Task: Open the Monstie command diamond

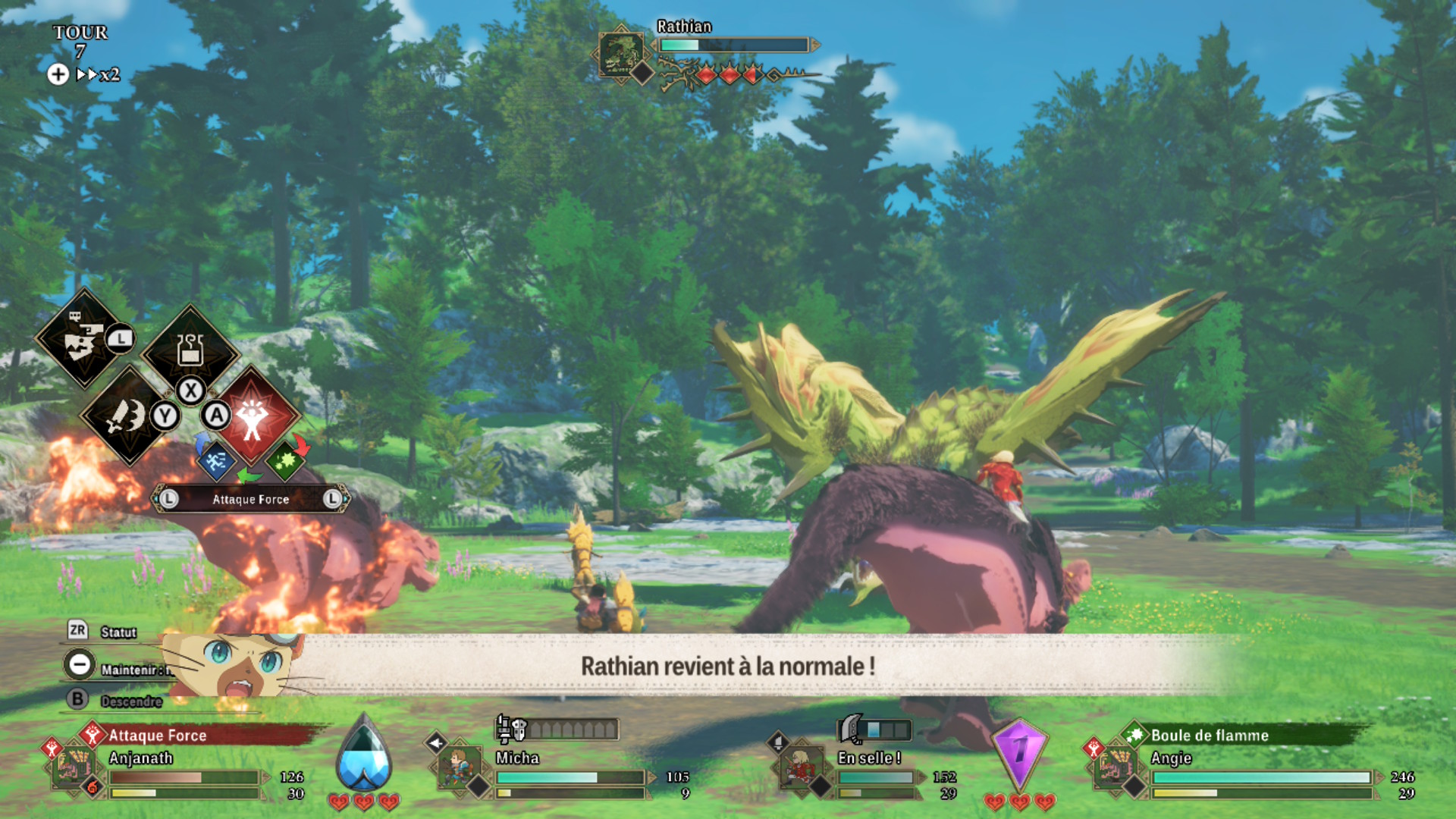Action: 83,339
